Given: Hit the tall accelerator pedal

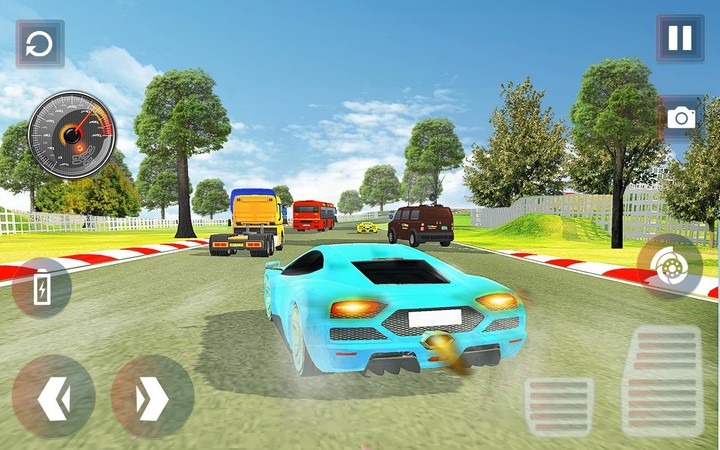Looking at the screenshot, I should [661, 380].
